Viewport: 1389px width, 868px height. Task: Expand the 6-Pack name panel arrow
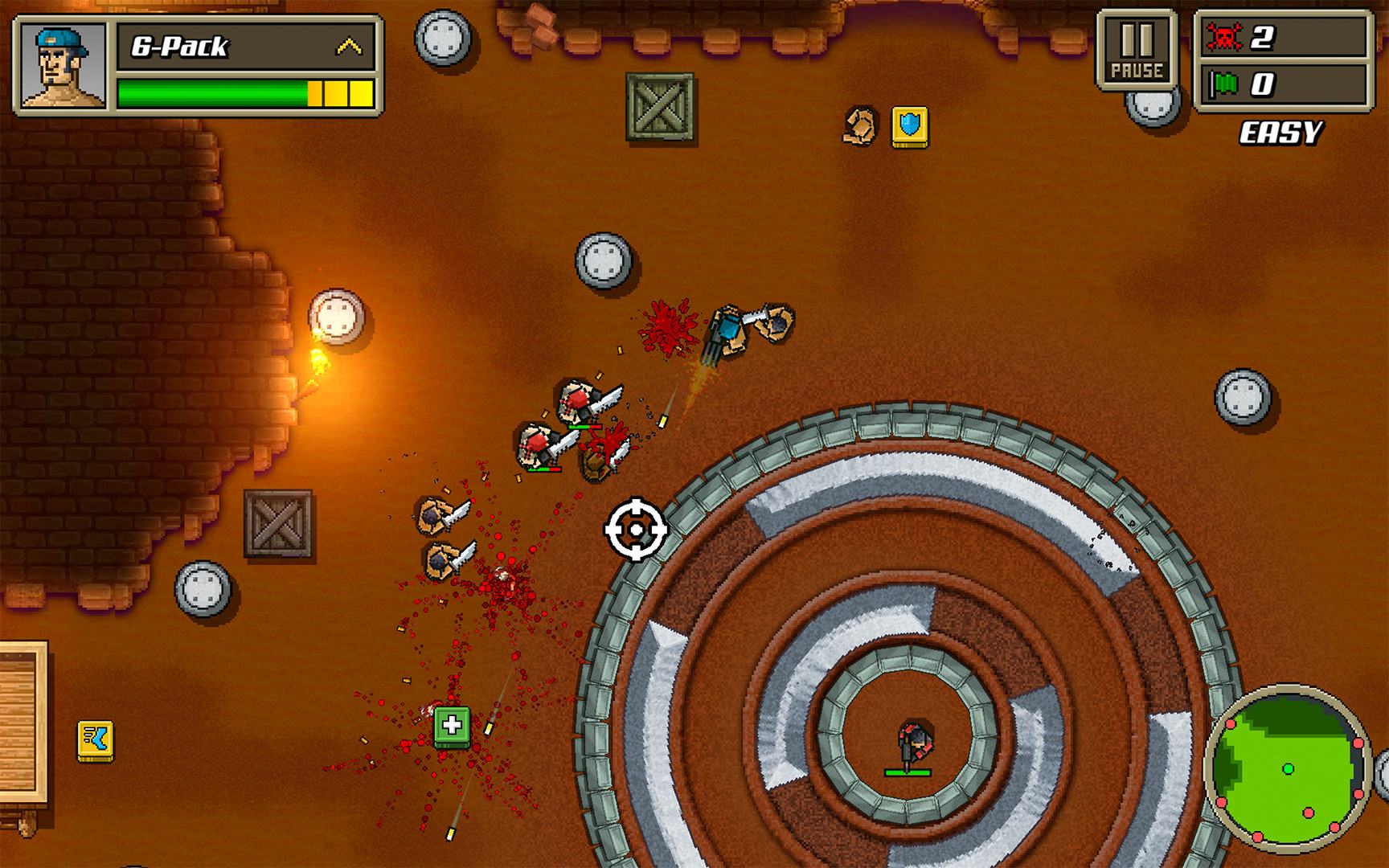click(x=348, y=47)
